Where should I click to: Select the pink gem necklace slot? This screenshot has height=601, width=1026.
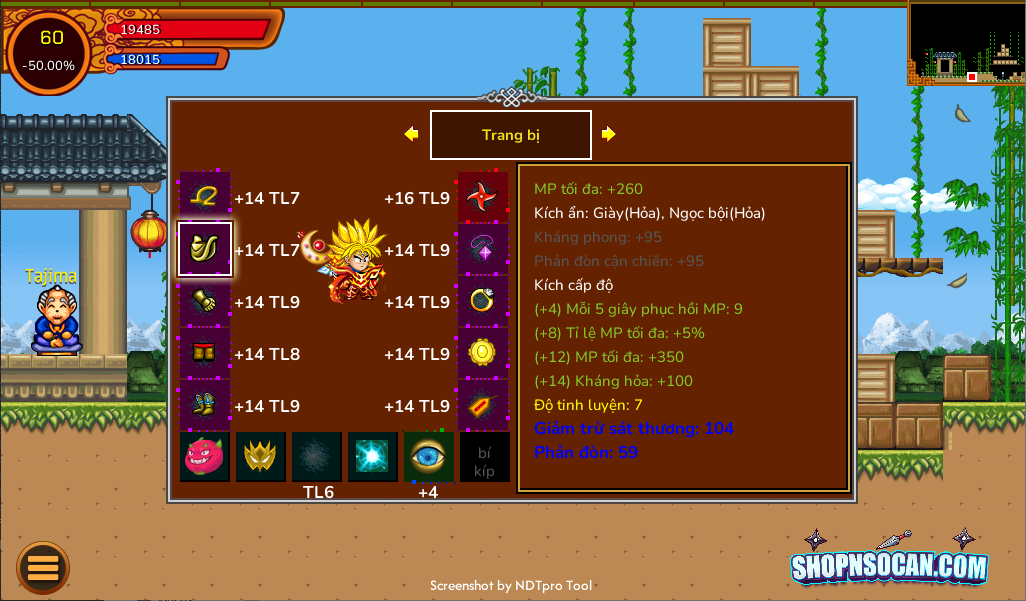tap(483, 249)
